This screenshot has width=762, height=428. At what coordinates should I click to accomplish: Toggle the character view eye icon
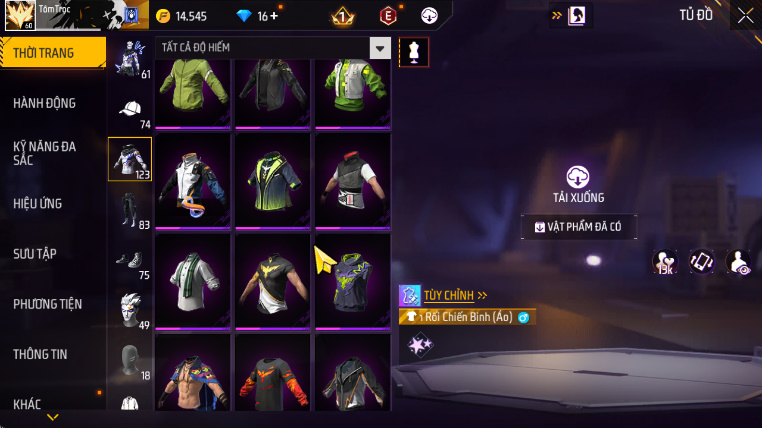tap(738, 262)
